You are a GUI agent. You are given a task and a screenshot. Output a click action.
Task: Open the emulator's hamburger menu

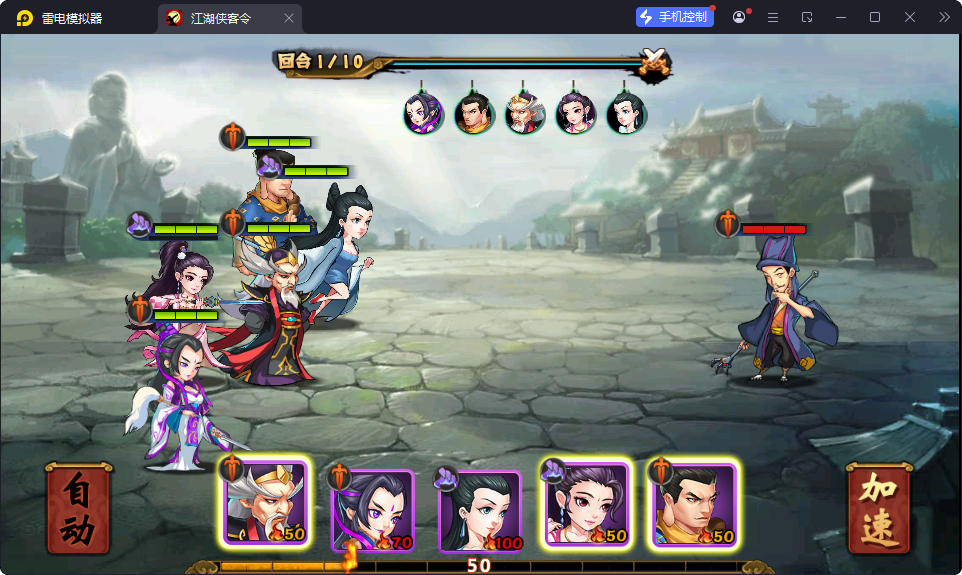tap(773, 17)
